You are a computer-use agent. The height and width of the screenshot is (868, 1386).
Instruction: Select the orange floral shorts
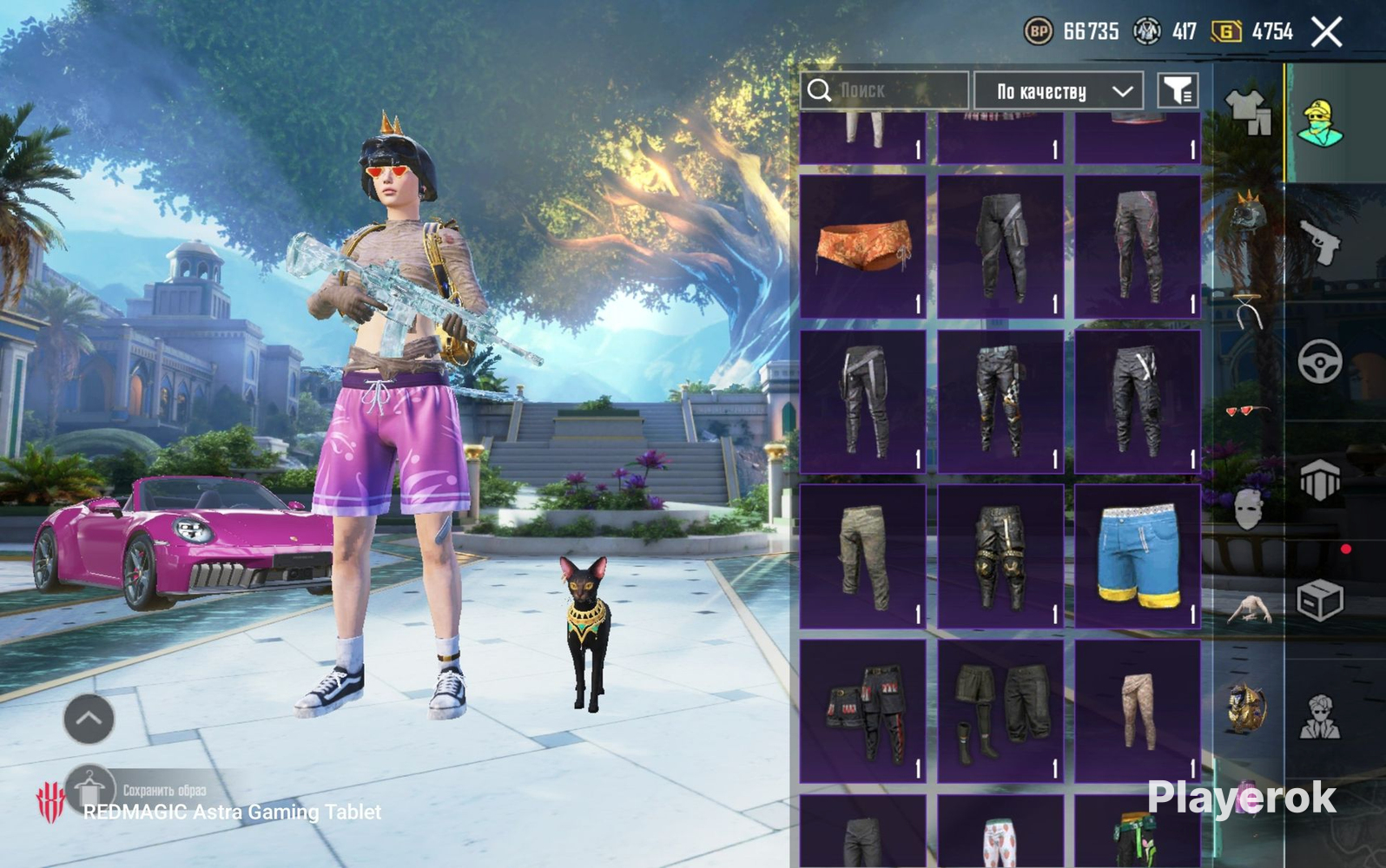tap(862, 247)
